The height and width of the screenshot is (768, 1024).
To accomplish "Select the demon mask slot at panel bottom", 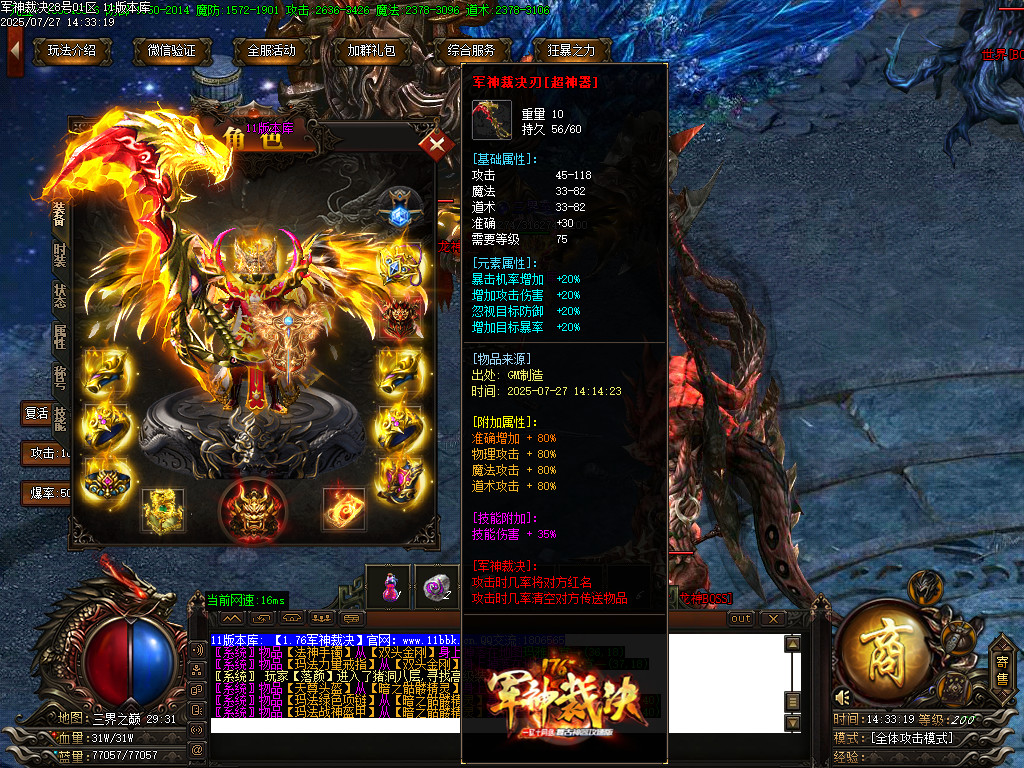I will [x=247, y=508].
